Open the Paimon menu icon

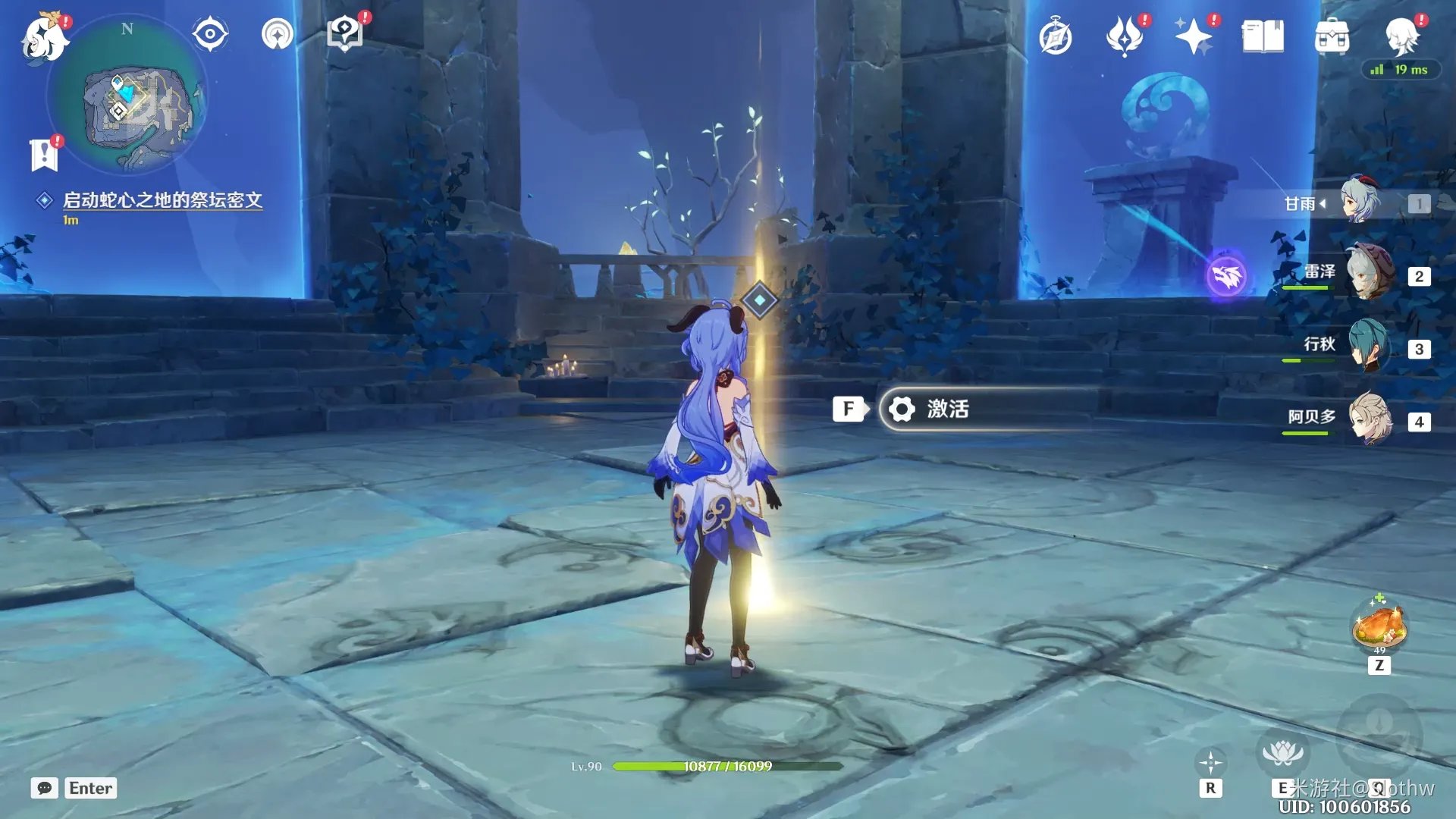tap(44, 38)
